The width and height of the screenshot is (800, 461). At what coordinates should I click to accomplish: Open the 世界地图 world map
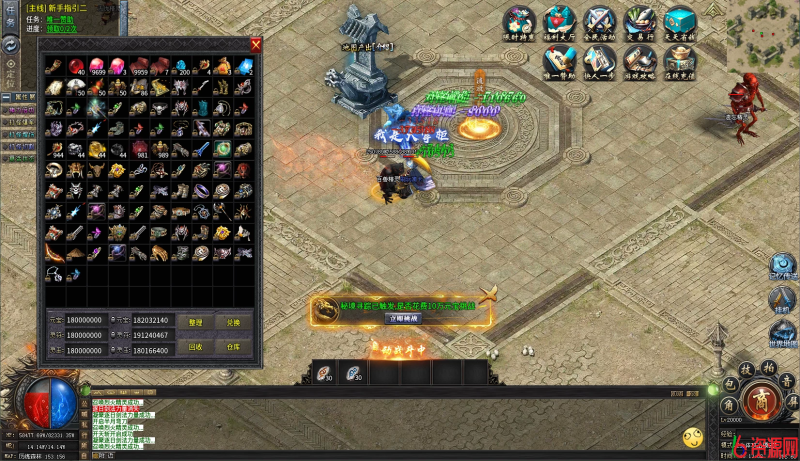click(x=783, y=335)
